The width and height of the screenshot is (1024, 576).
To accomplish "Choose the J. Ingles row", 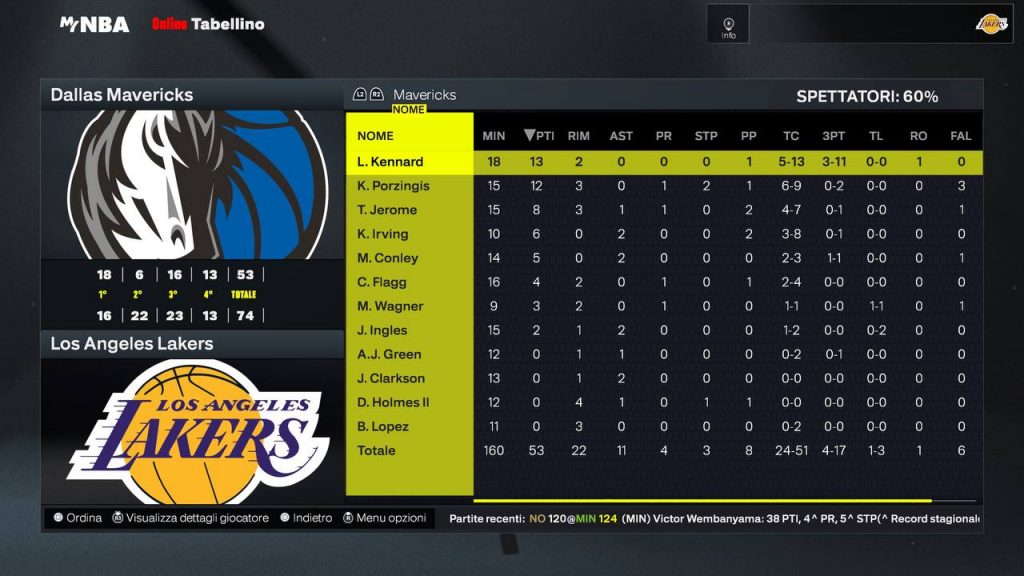I will pos(383,330).
